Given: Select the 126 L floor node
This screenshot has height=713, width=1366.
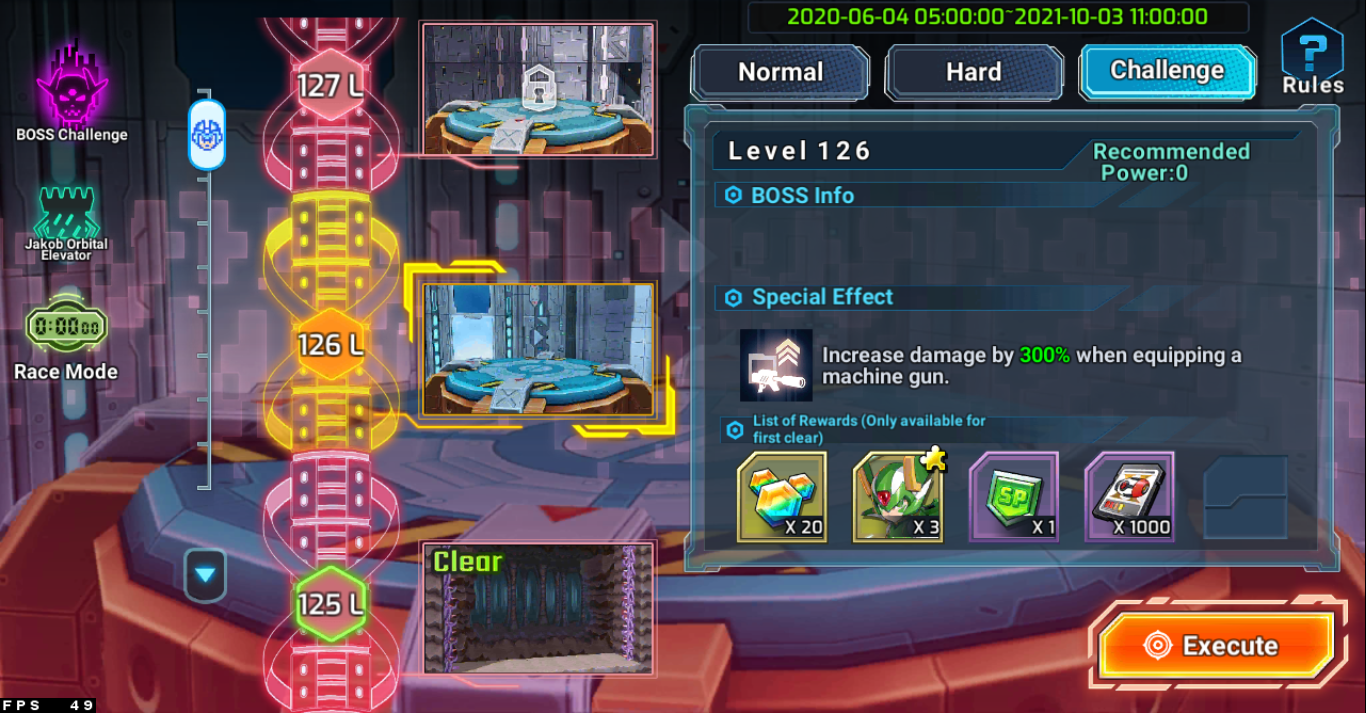Looking at the screenshot, I should tap(330, 345).
